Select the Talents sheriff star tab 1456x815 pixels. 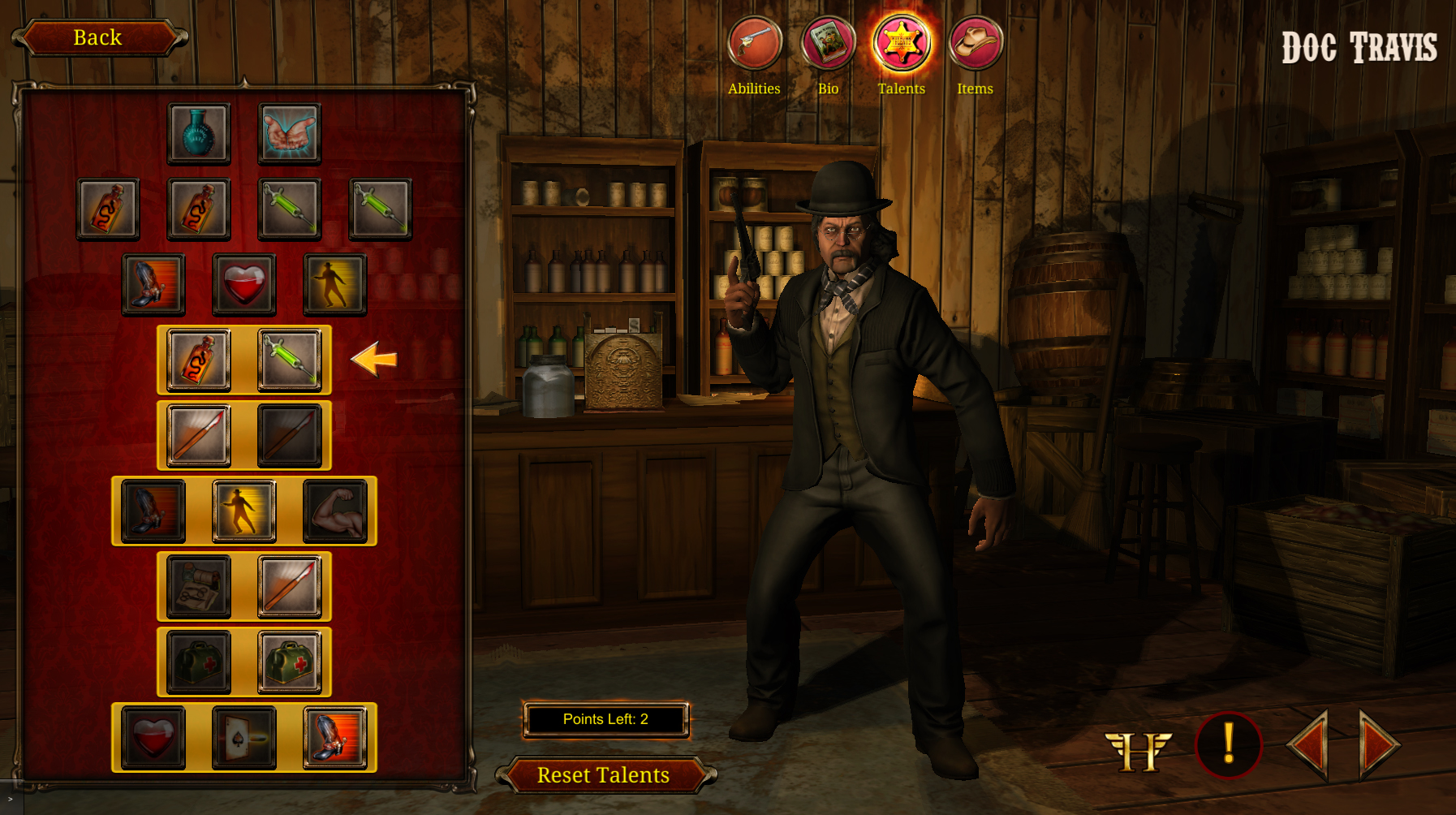(901, 43)
